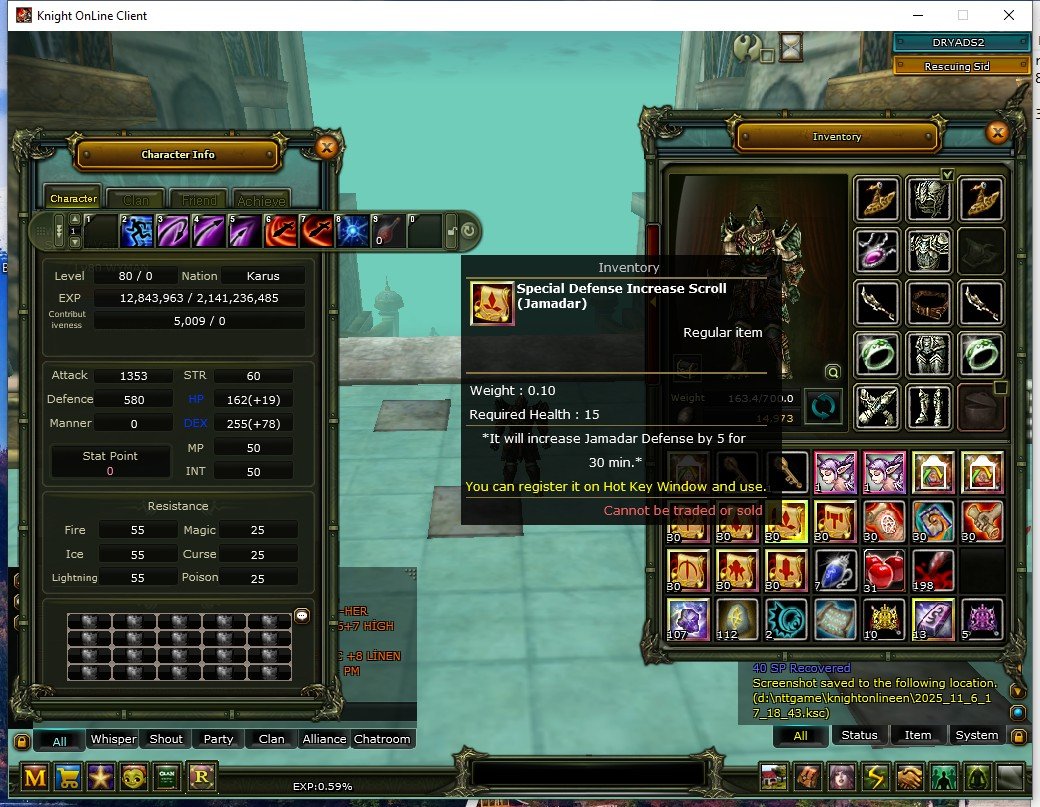The width and height of the screenshot is (1040, 807).
Task: Select the blue pendant item with count 7
Action: [x=834, y=569]
